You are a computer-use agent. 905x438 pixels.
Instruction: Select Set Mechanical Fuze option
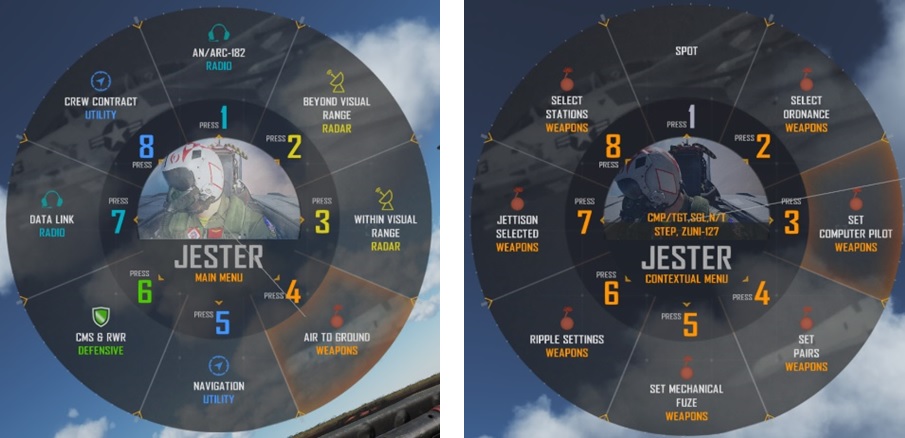[x=686, y=395]
